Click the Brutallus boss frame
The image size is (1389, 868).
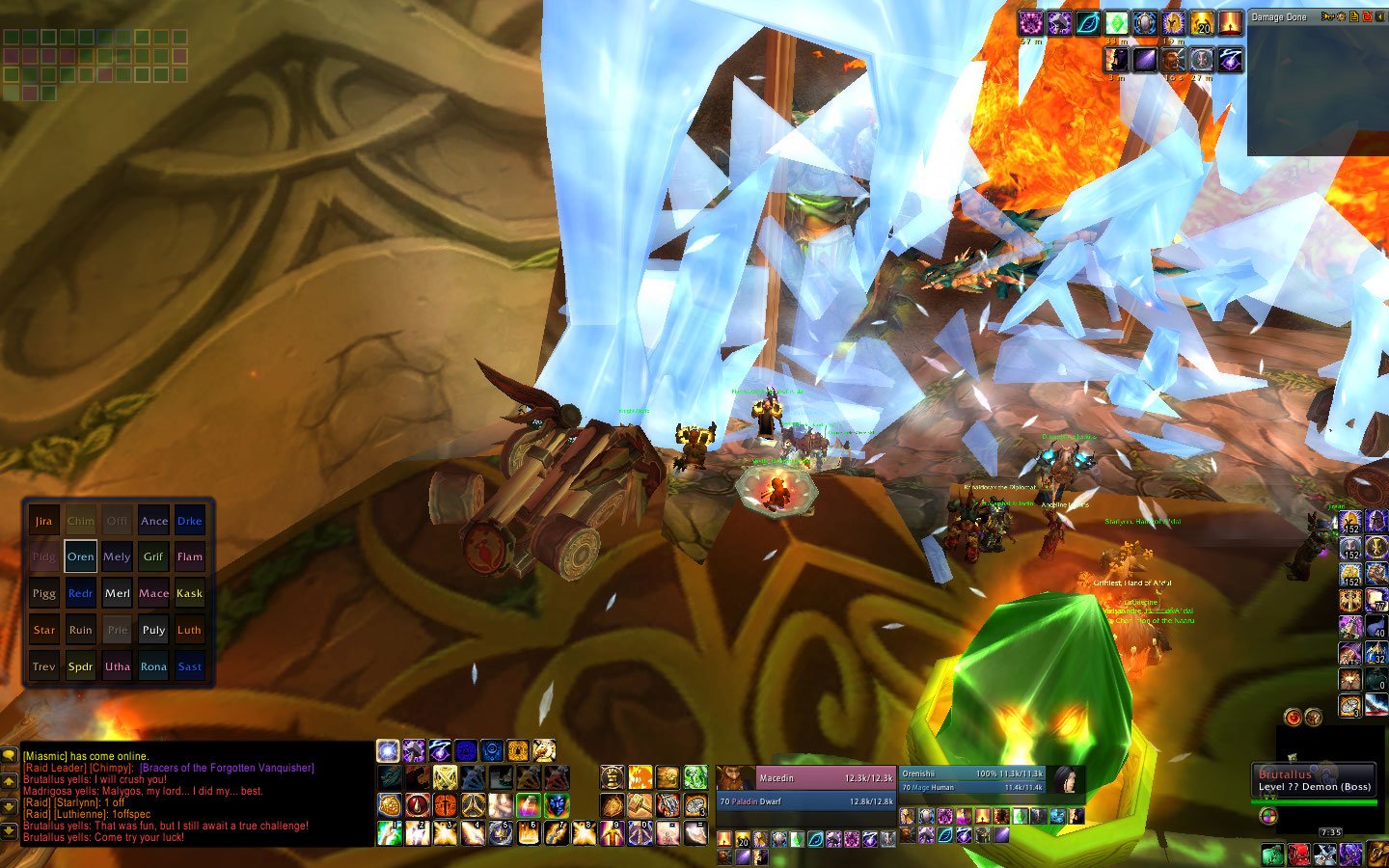pyautogui.click(x=1314, y=780)
